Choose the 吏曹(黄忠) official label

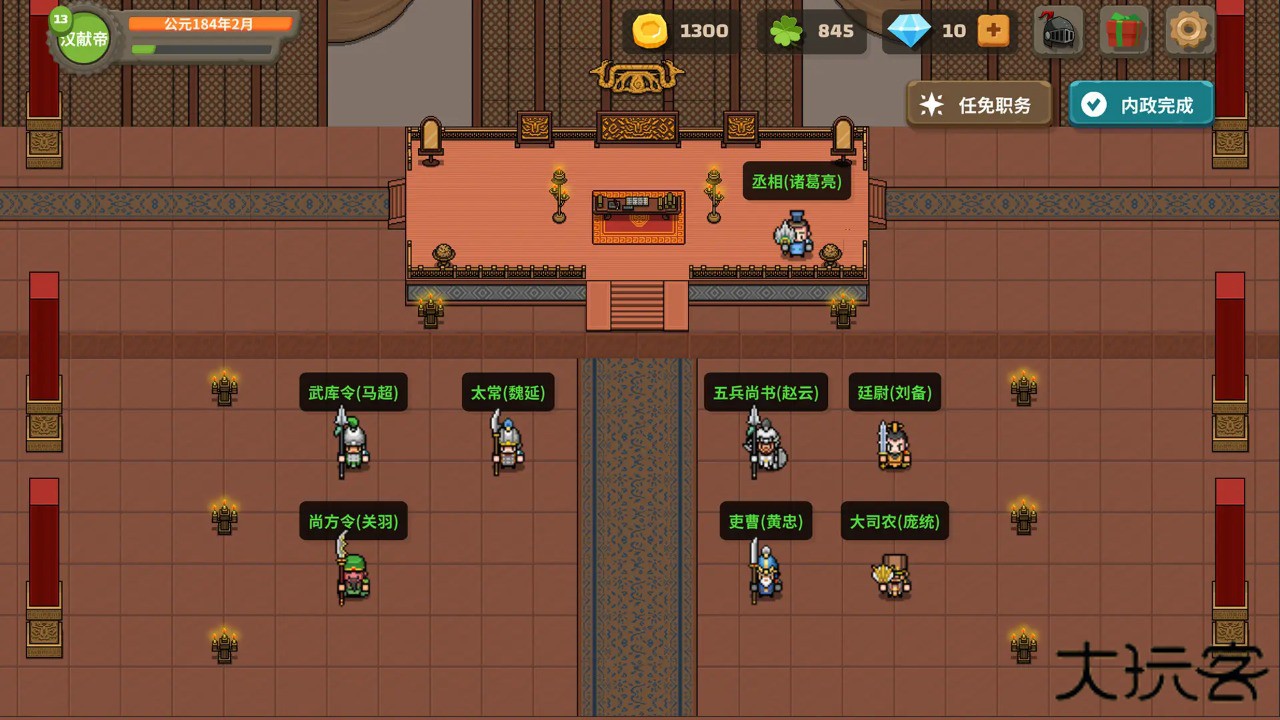pyautogui.click(x=765, y=521)
